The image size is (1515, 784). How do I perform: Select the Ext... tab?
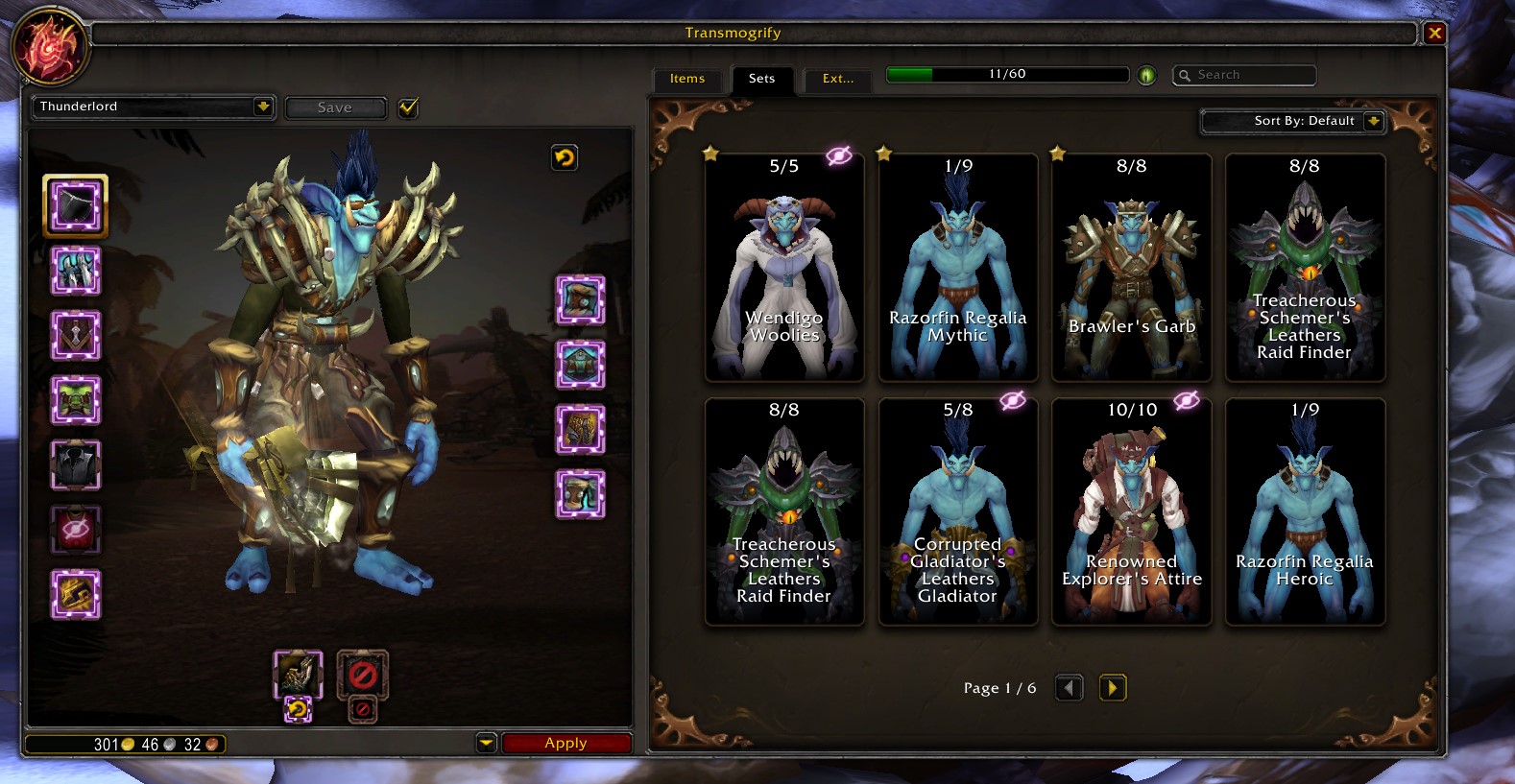(837, 79)
